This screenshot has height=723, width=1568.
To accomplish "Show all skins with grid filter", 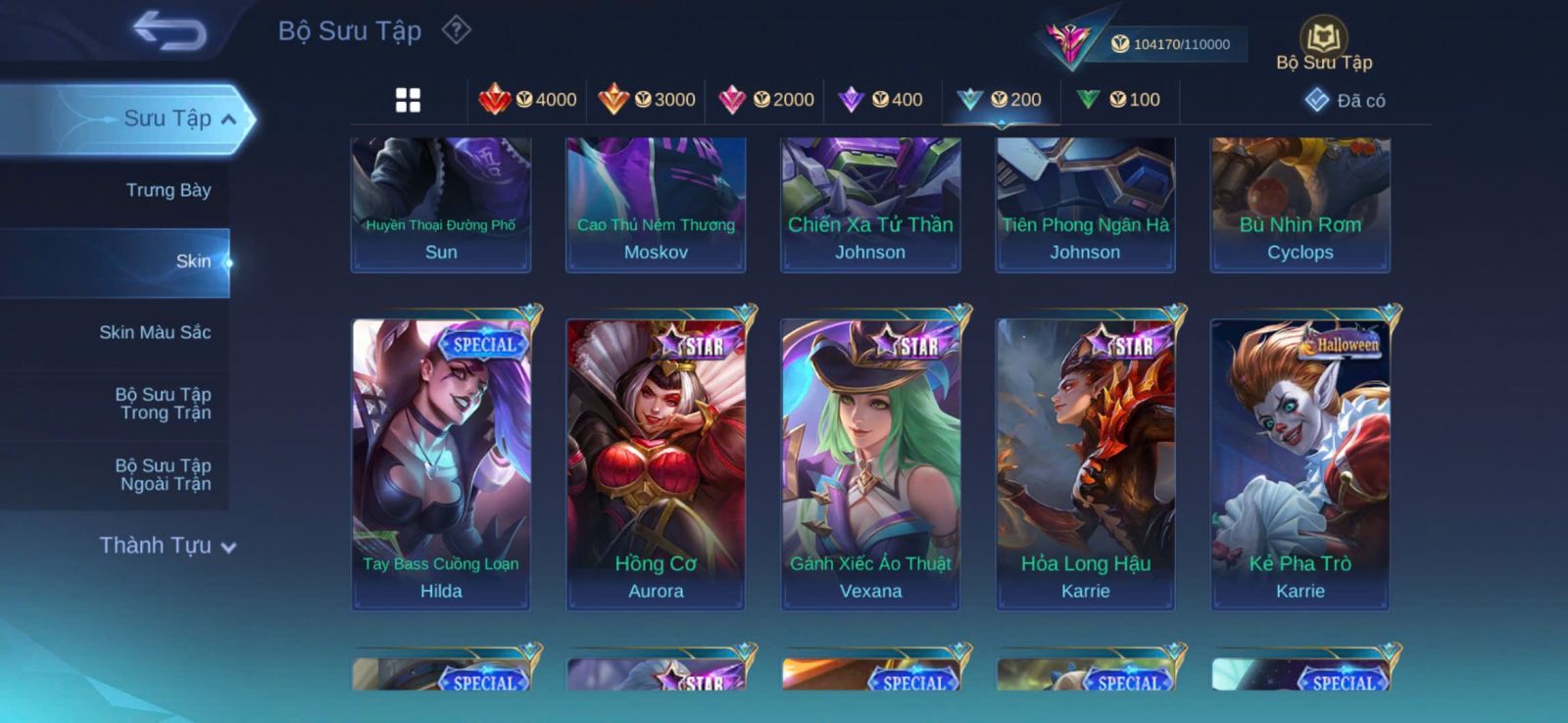I will (x=408, y=100).
